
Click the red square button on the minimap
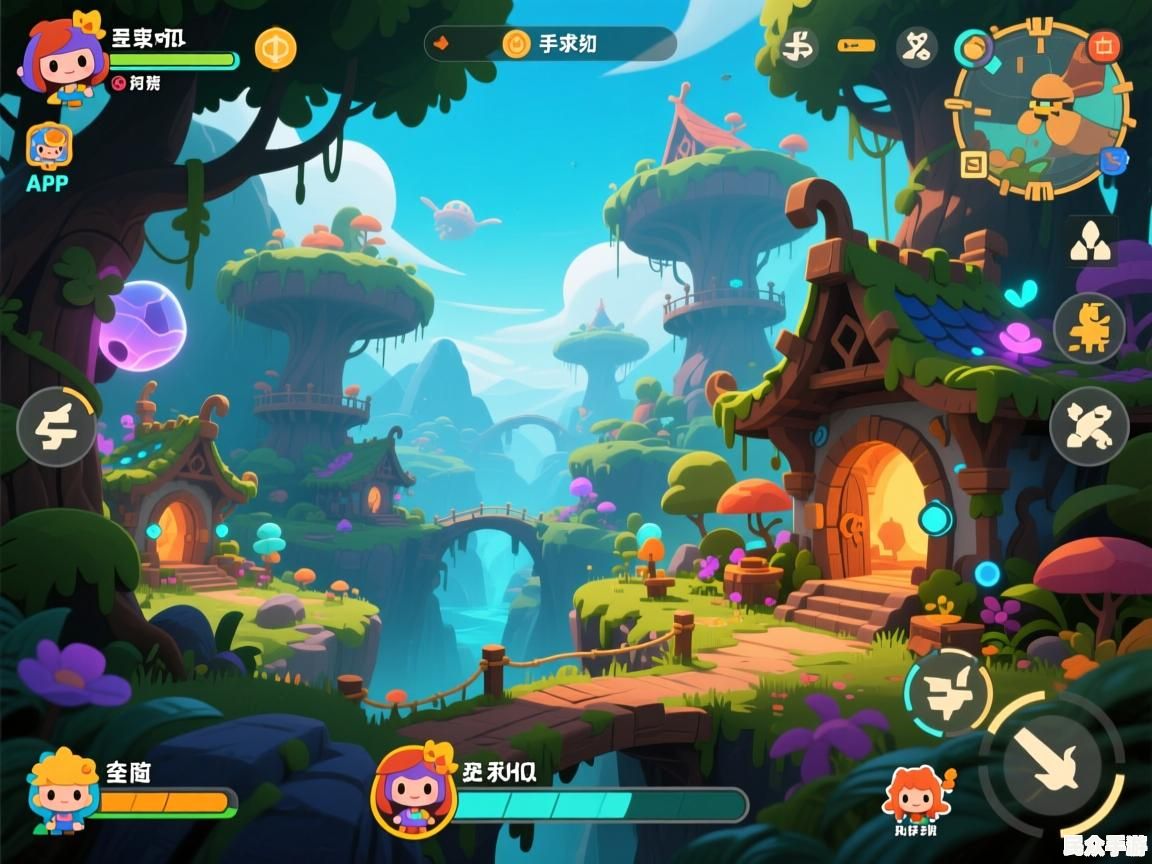tap(1104, 45)
